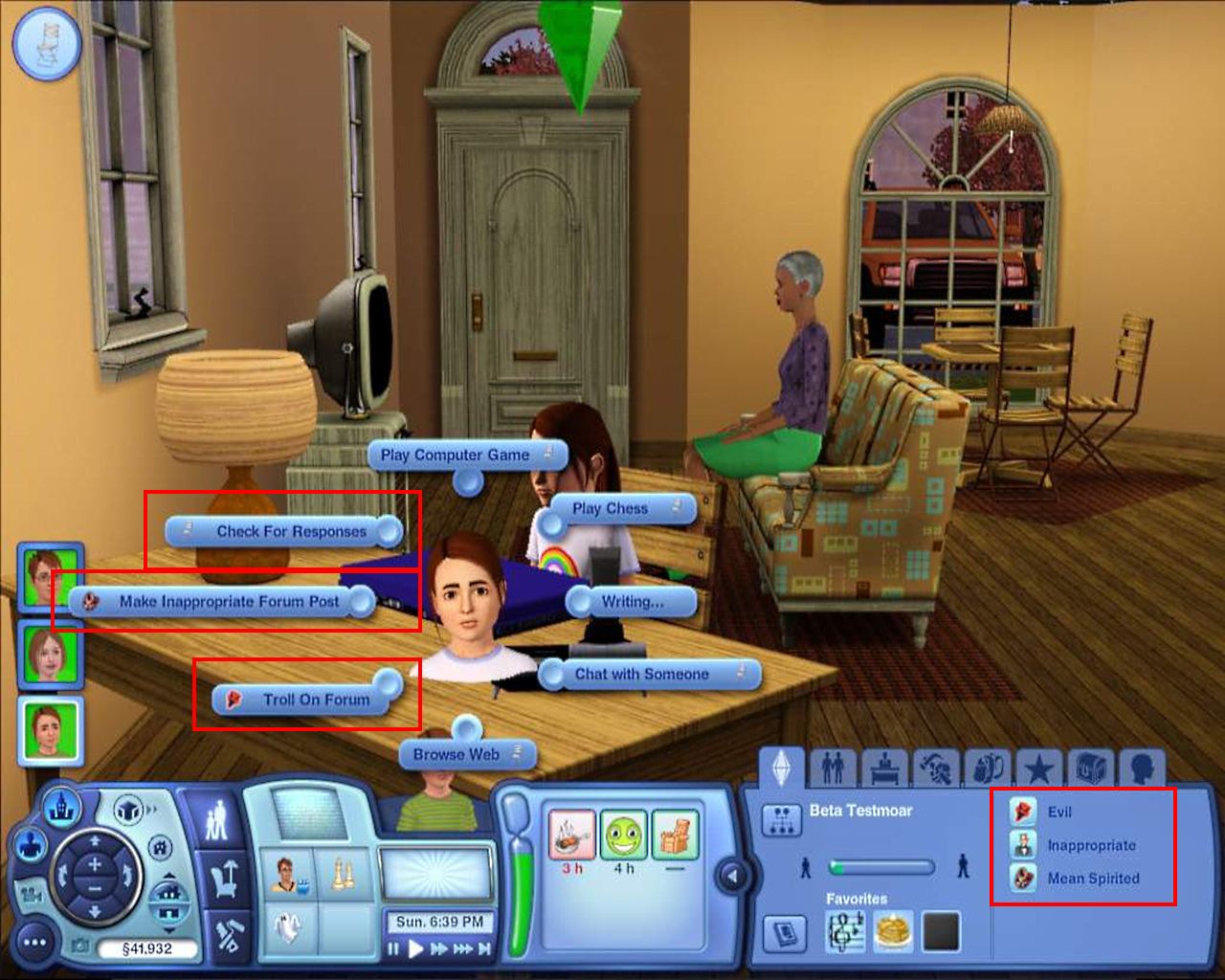Choose Chat with Someone
Image resolution: width=1225 pixels, height=980 pixels.
(641, 674)
